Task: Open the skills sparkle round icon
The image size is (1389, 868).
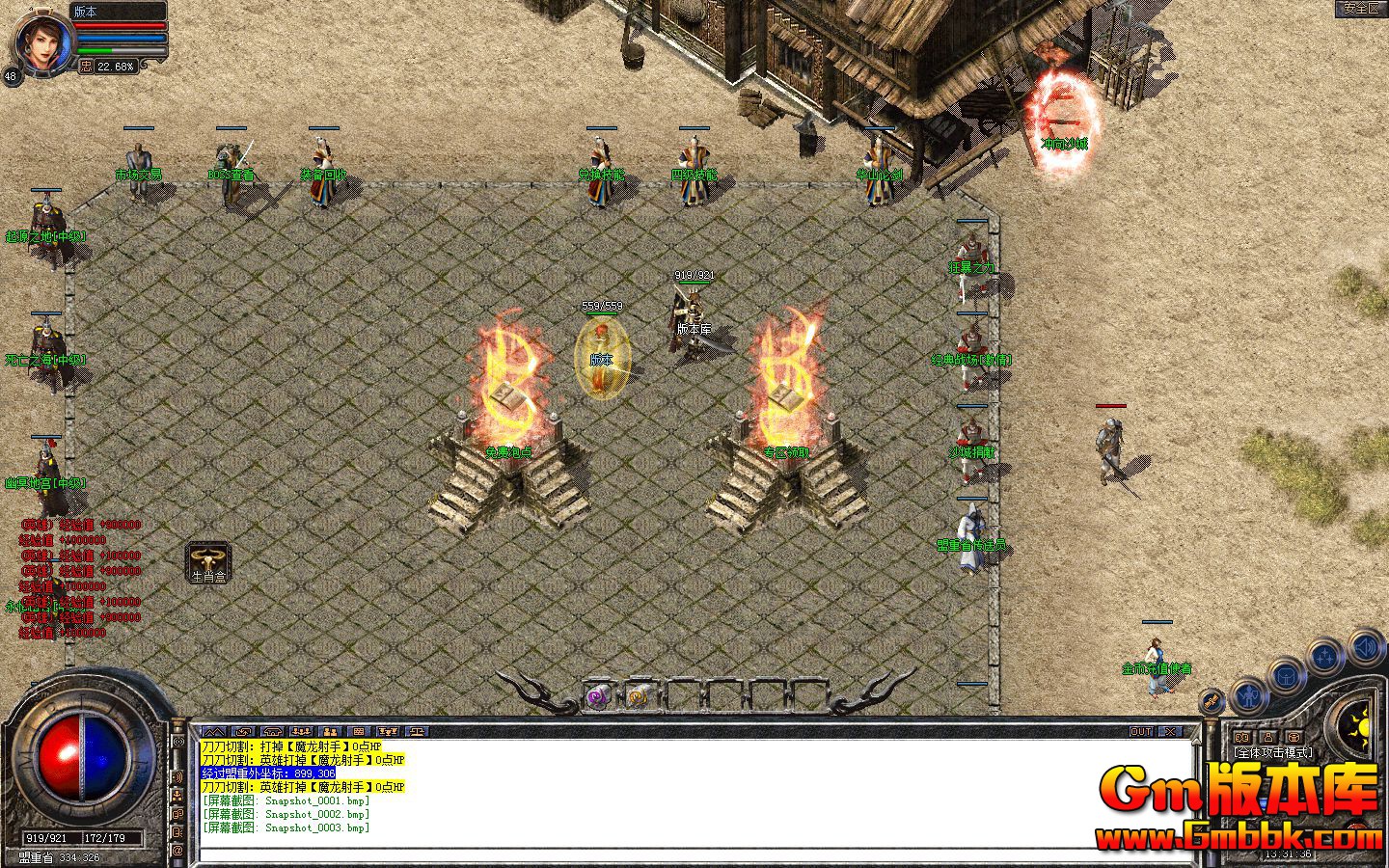Action: pyautogui.click(x=1324, y=654)
